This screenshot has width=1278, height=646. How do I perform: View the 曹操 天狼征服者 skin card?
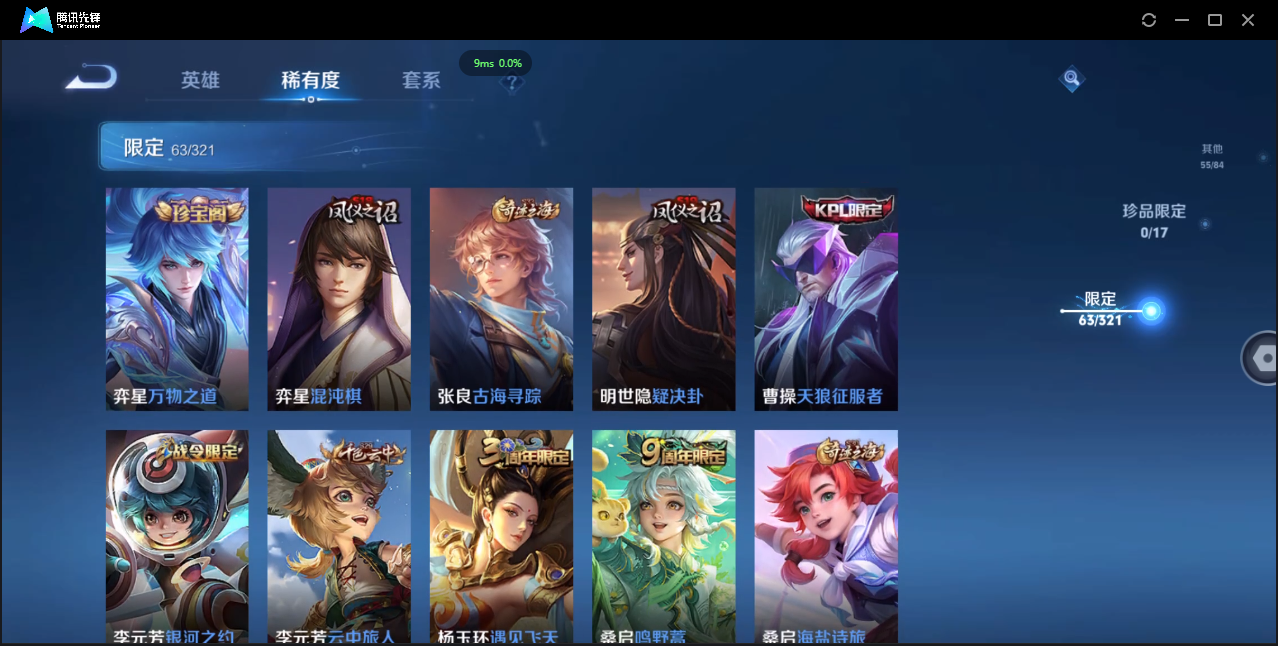coord(826,299)
